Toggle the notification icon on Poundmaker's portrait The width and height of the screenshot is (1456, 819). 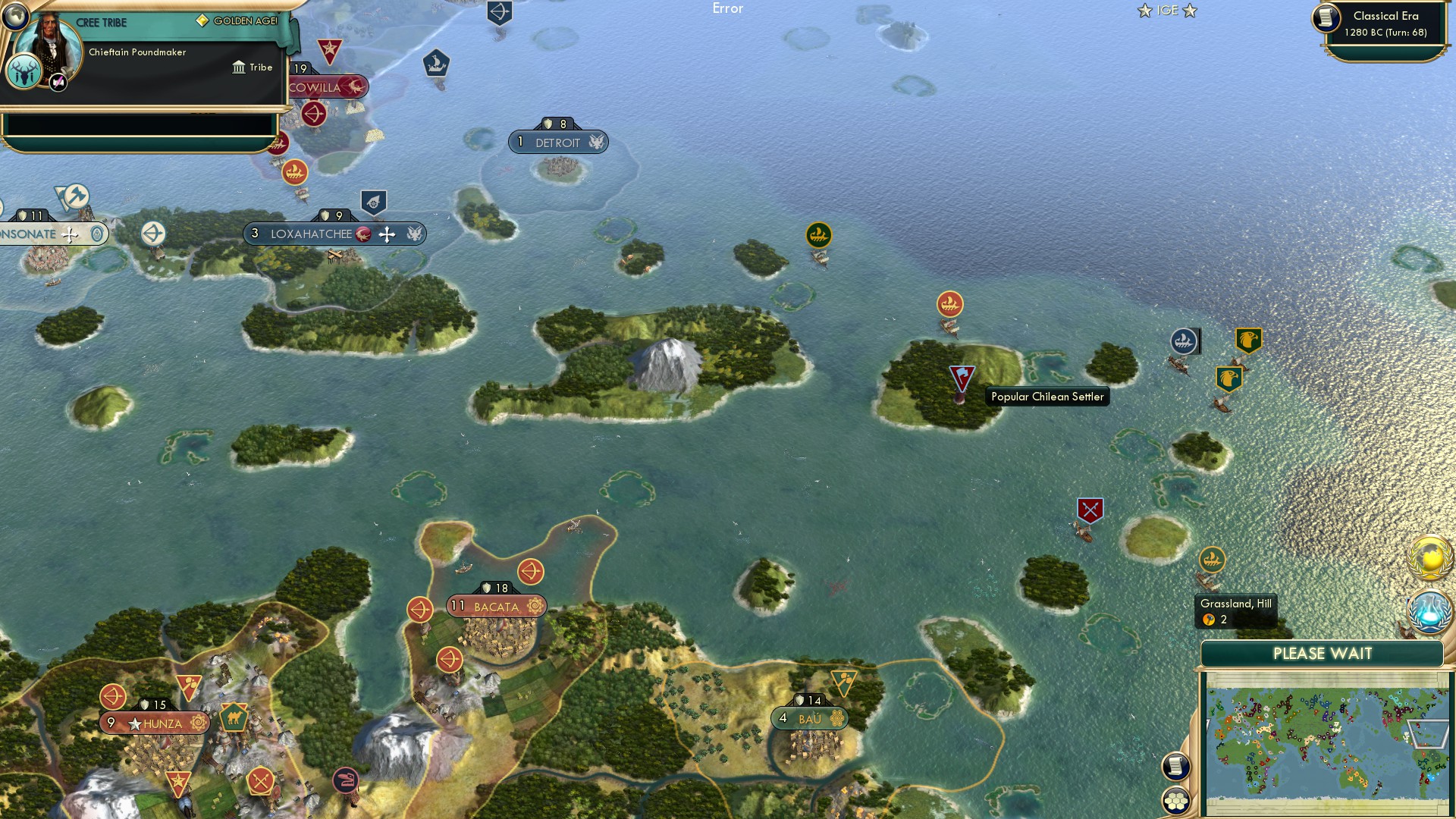(58, 83)
